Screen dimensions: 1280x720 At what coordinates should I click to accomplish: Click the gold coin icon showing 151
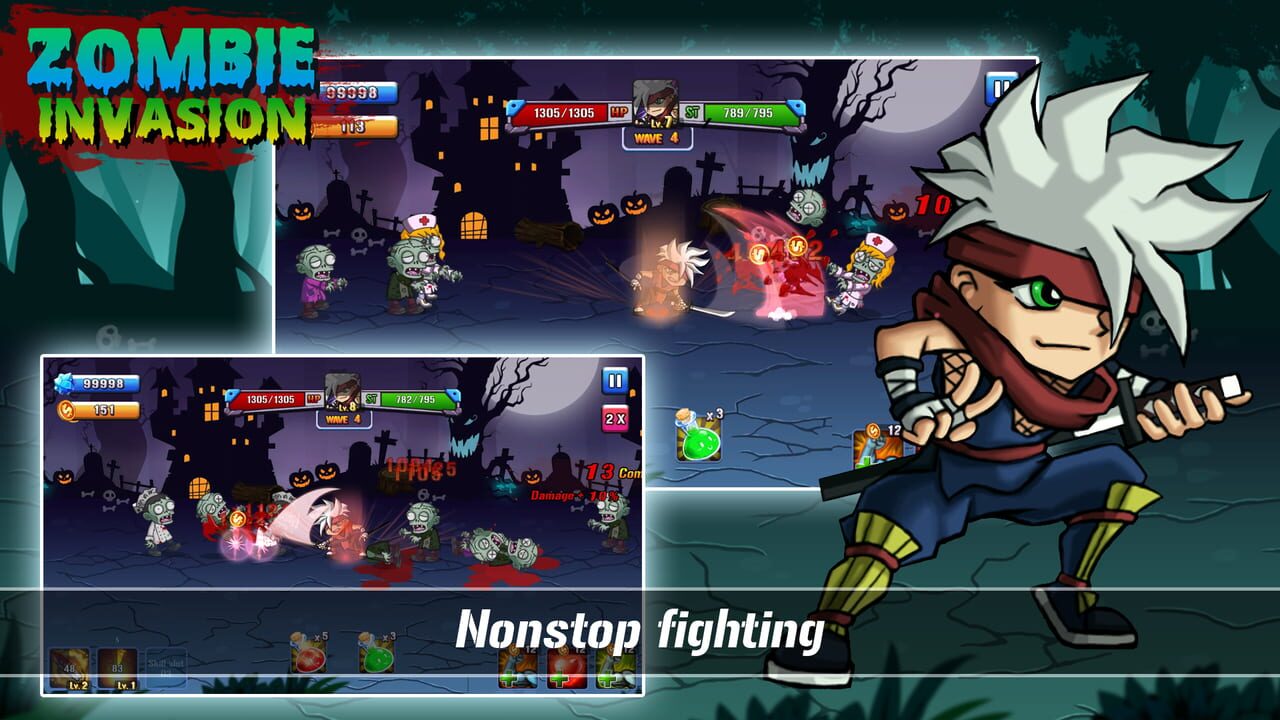click(x=66, y=409)
